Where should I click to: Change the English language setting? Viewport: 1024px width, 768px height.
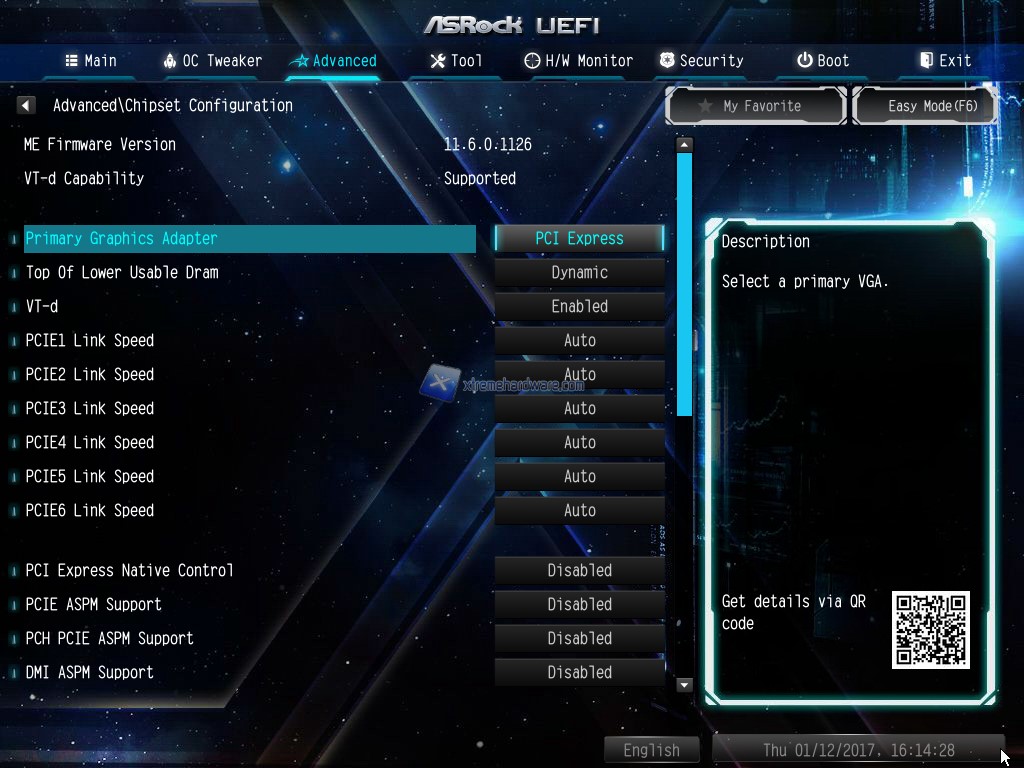[x=651, y=750]
